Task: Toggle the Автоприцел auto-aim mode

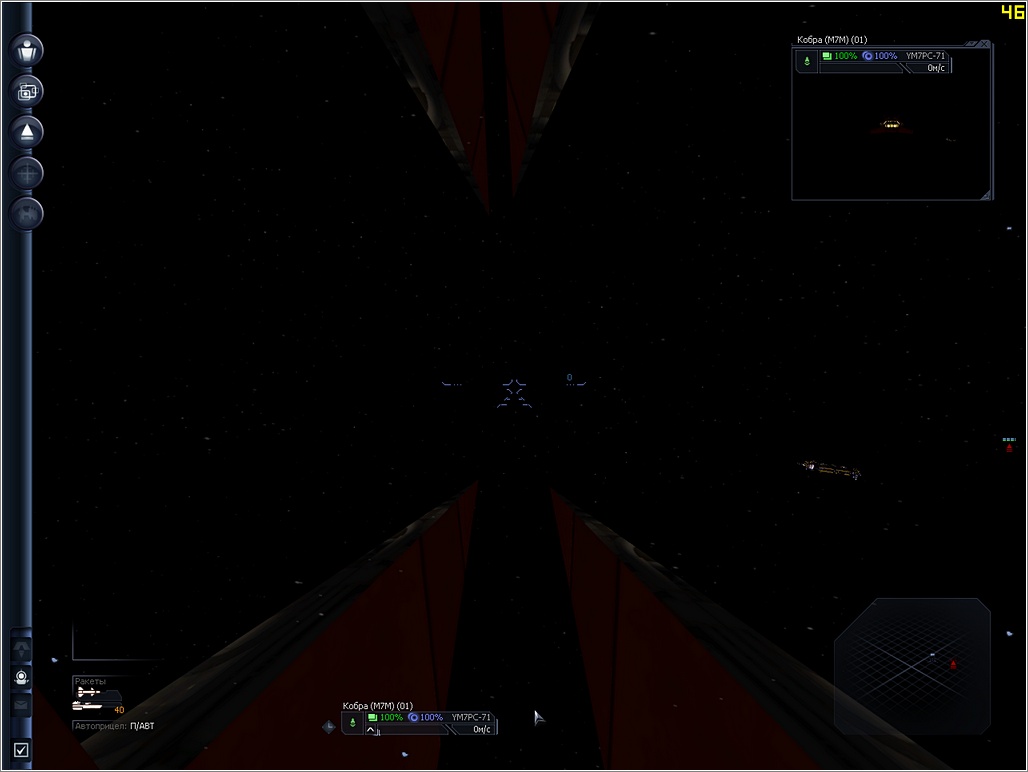Action: coord(115,726)
